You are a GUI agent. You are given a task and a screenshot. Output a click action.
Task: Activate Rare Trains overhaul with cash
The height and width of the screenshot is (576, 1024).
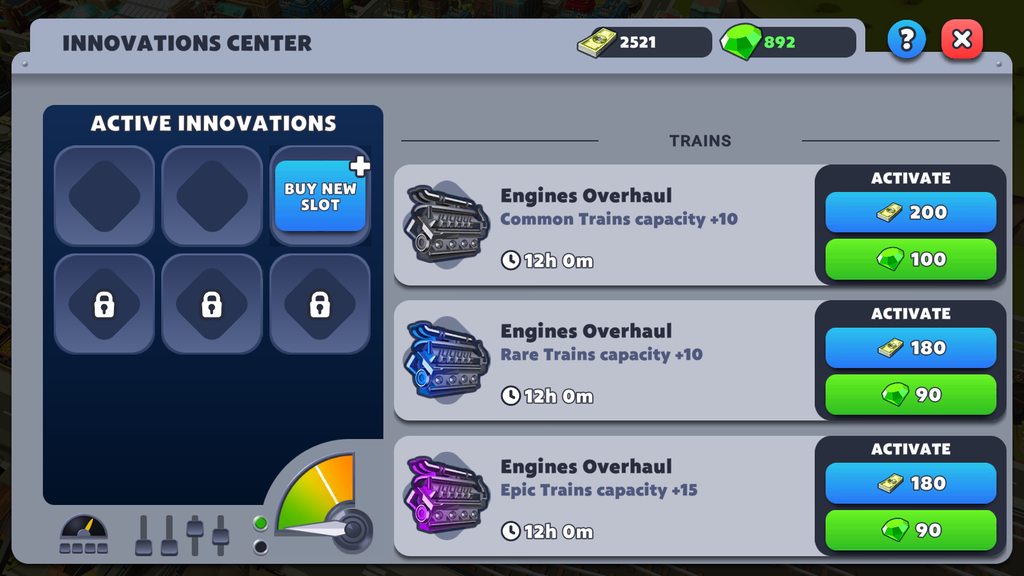coord(910,348)
